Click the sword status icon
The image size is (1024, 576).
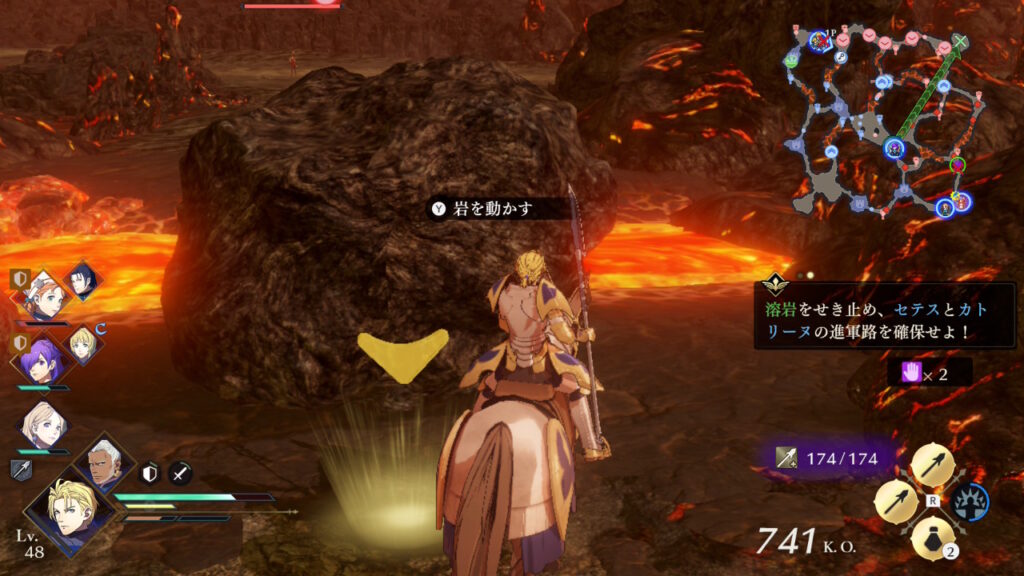pos(180,473)
